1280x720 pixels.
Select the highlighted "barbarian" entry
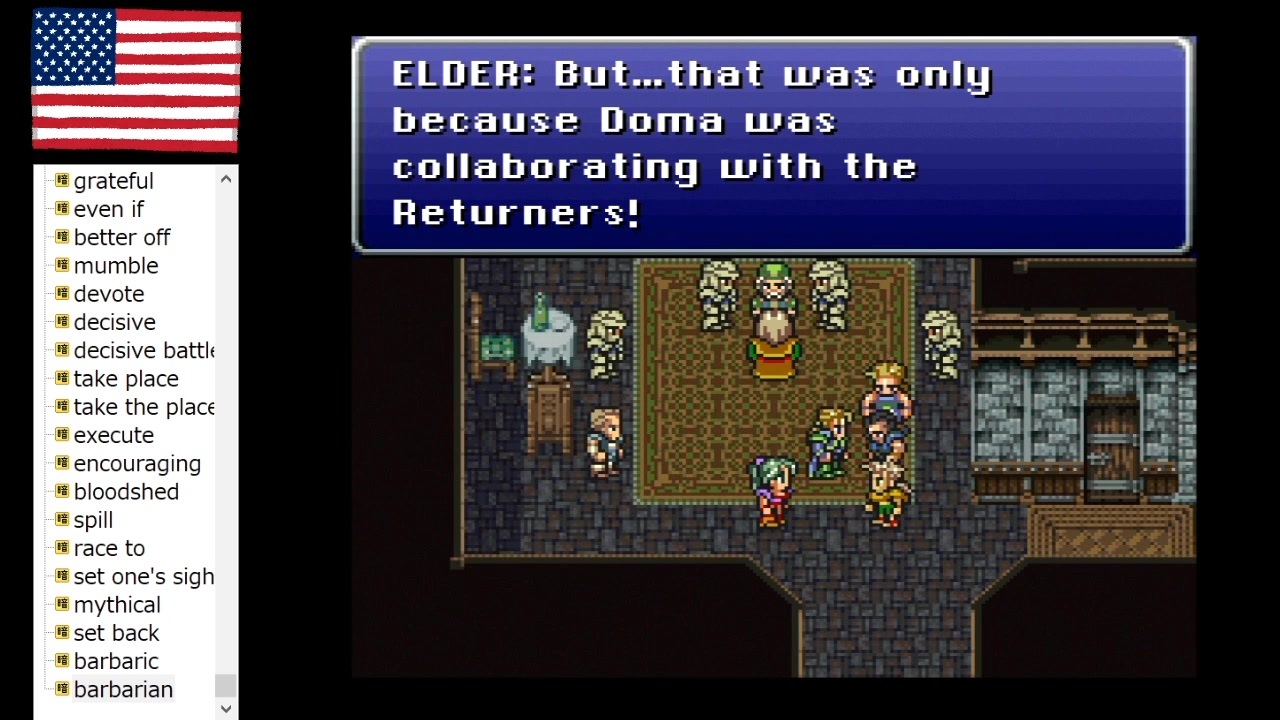click(123, 690)
